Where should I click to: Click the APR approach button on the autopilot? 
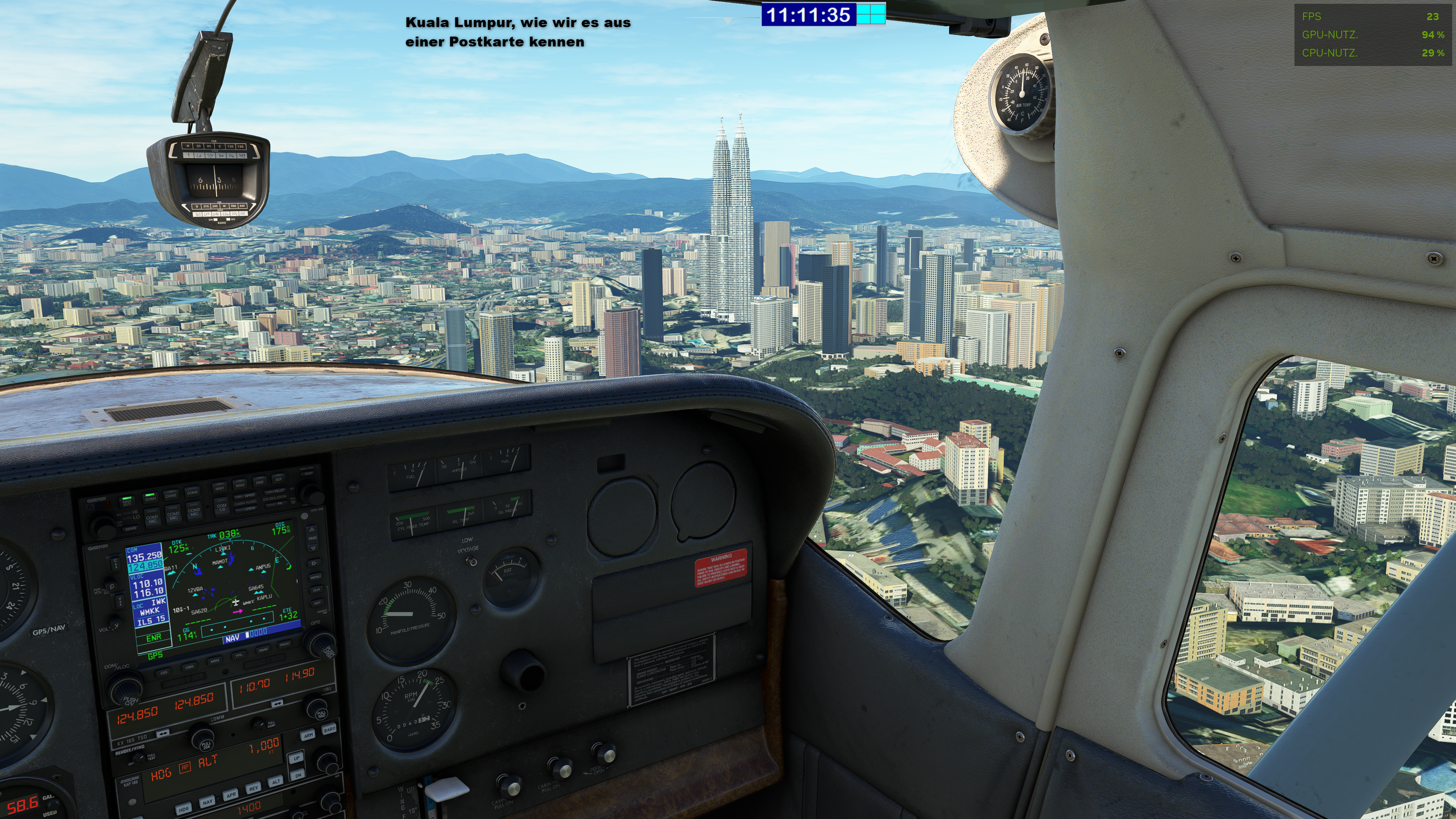pos(231,795)
